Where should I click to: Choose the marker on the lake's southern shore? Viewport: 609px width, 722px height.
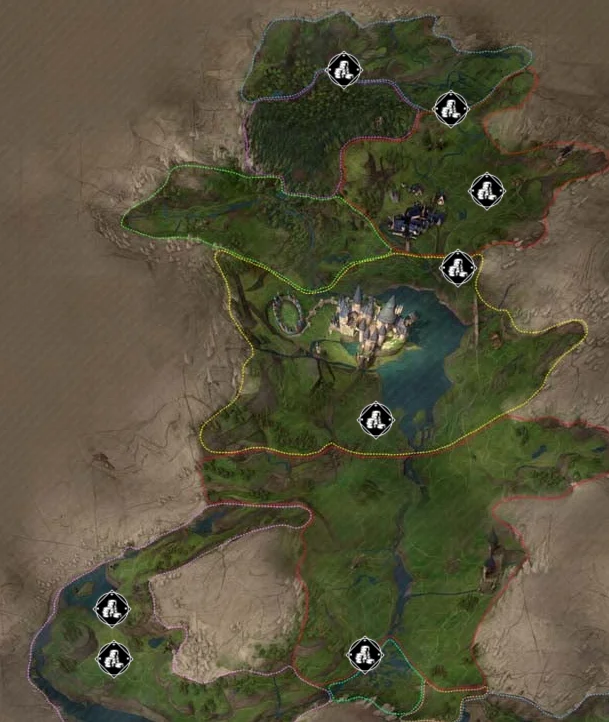[376, 419]
